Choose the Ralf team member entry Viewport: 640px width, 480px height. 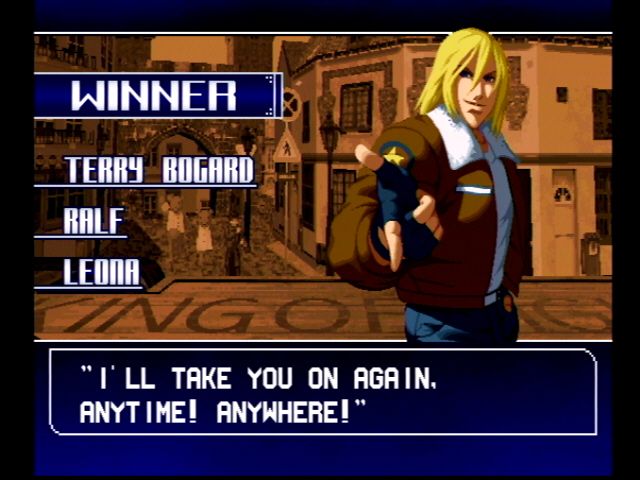[x=94, y=221]
